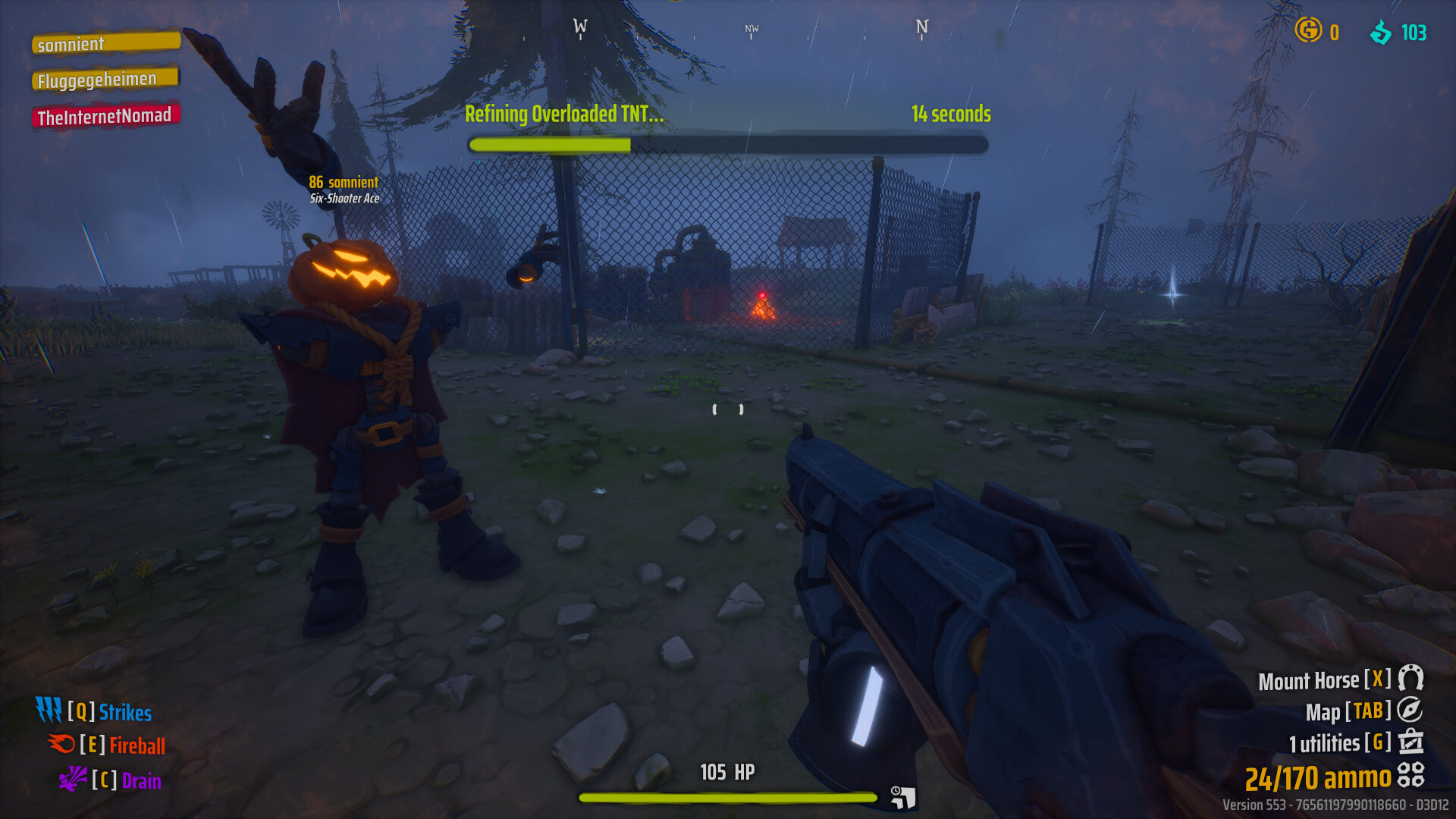Select the Mount Horse [X] label
1456x819 pixels.
click(x=1326, y=679)
